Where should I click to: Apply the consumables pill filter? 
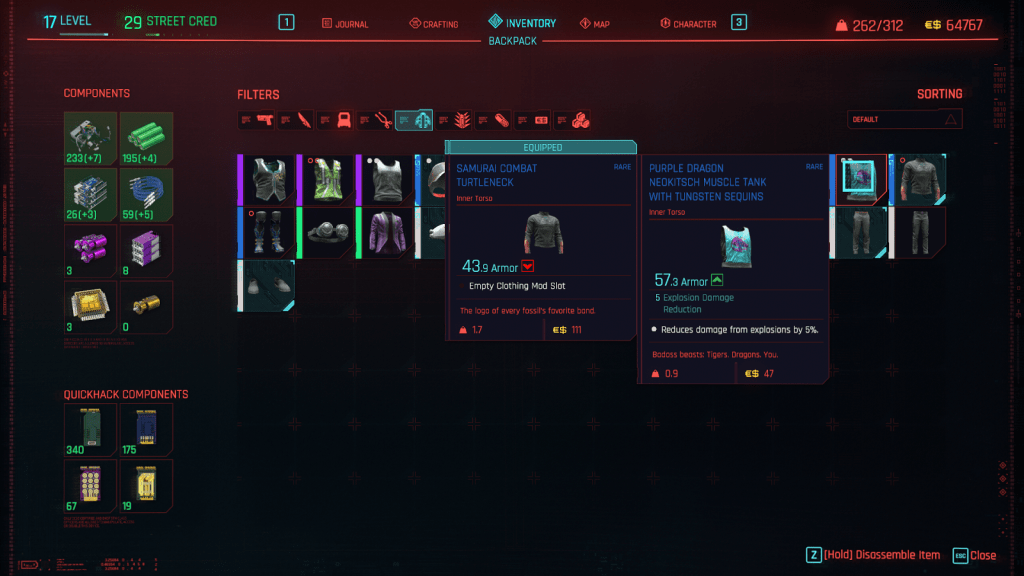501,120
